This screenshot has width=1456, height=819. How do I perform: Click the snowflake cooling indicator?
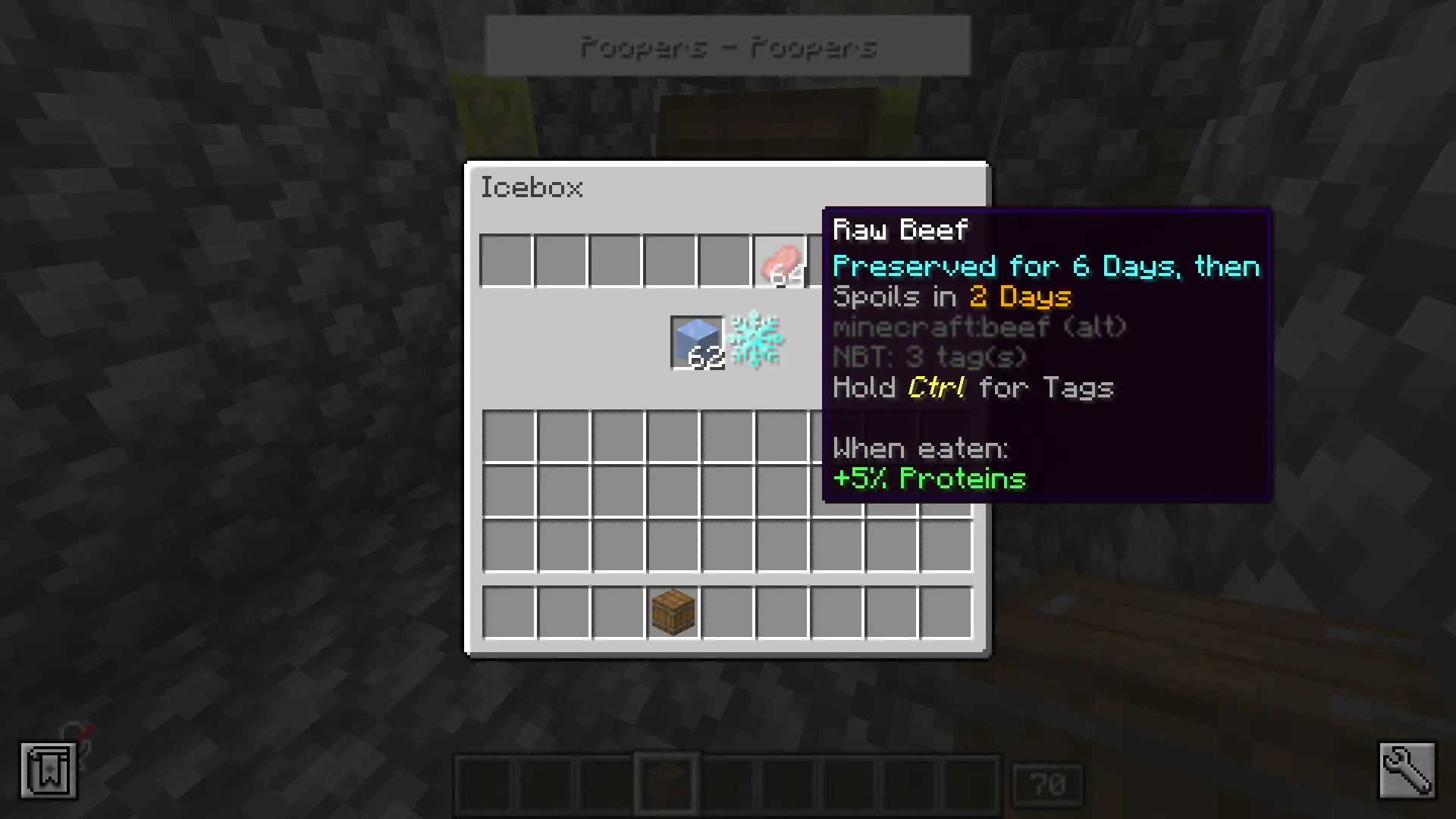coord(755,341)
